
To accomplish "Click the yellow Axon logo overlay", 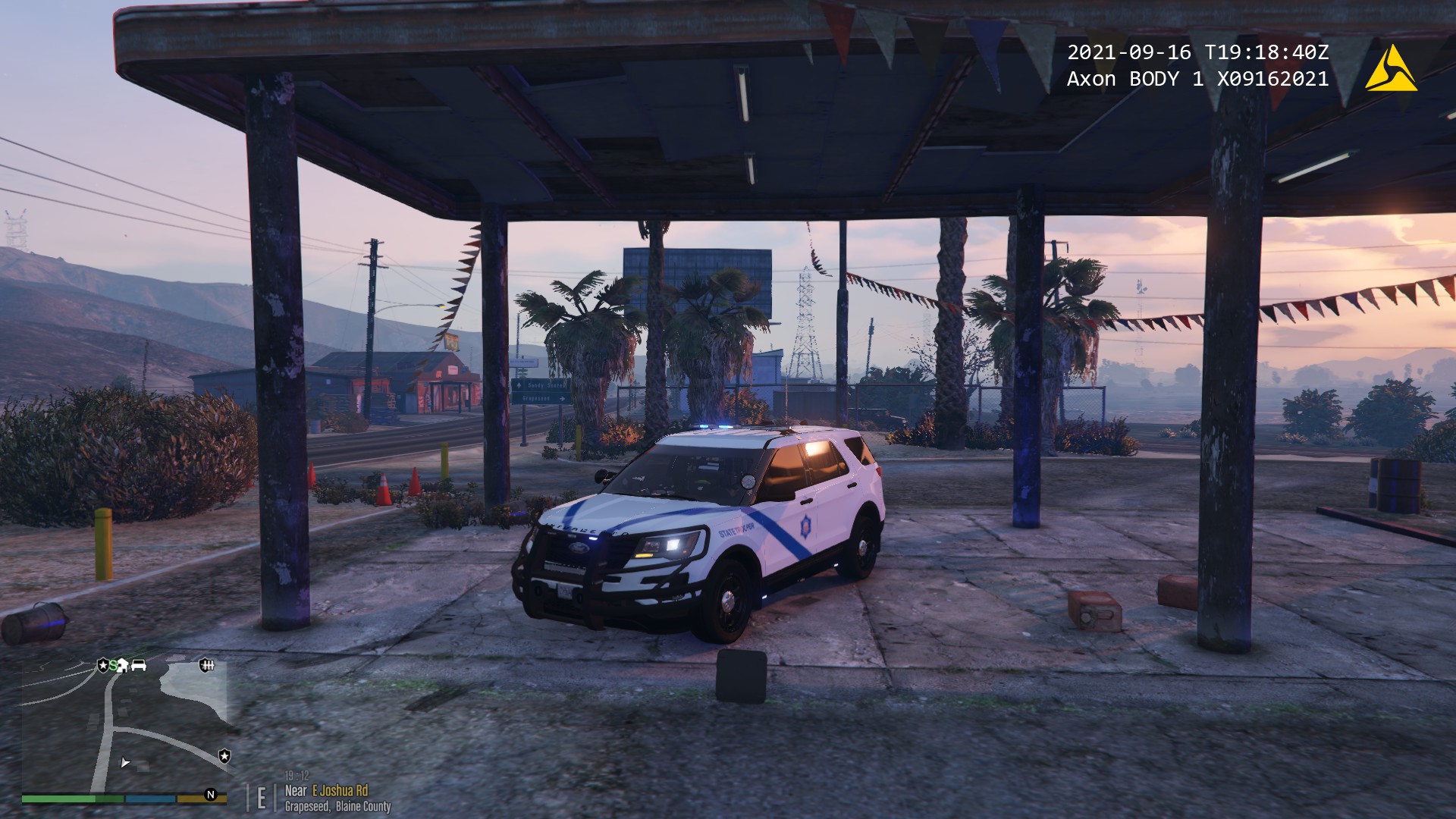I will click(x=1391, y=70).
